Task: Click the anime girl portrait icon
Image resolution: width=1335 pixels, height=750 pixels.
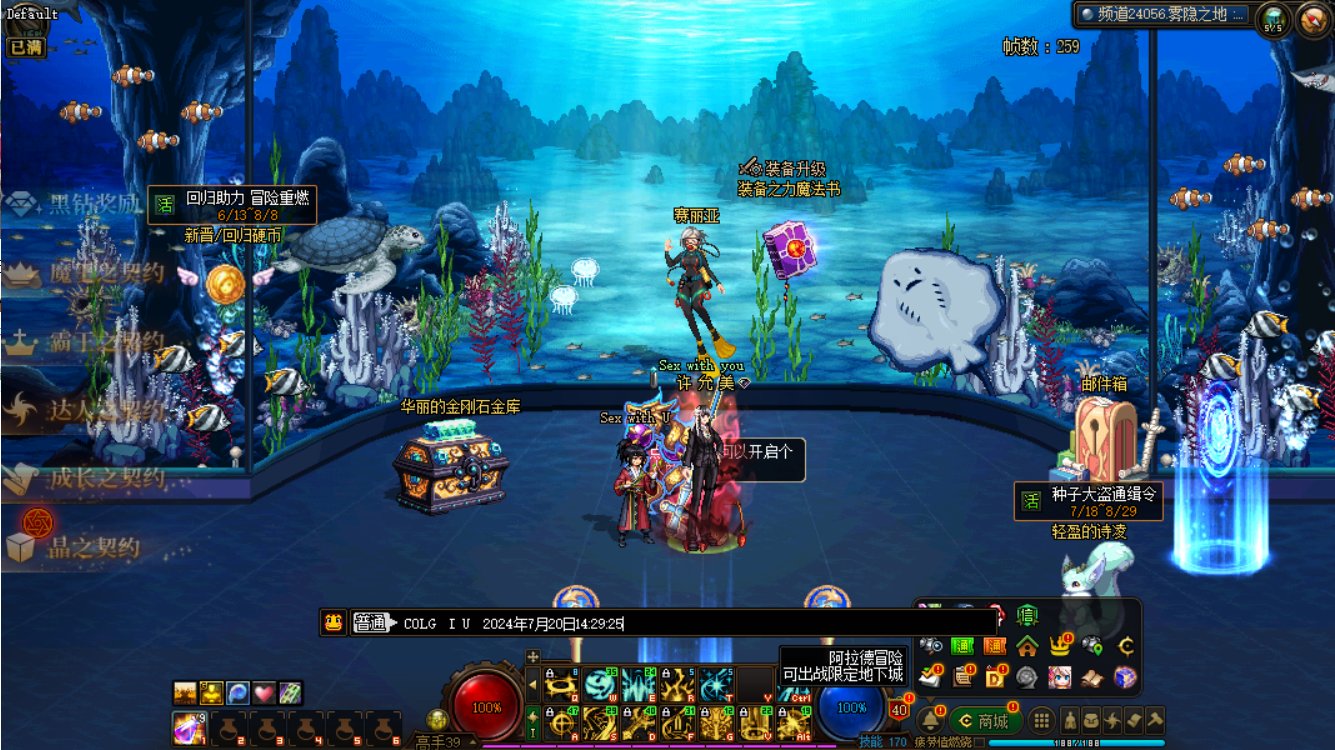Action: [1060, 677]
